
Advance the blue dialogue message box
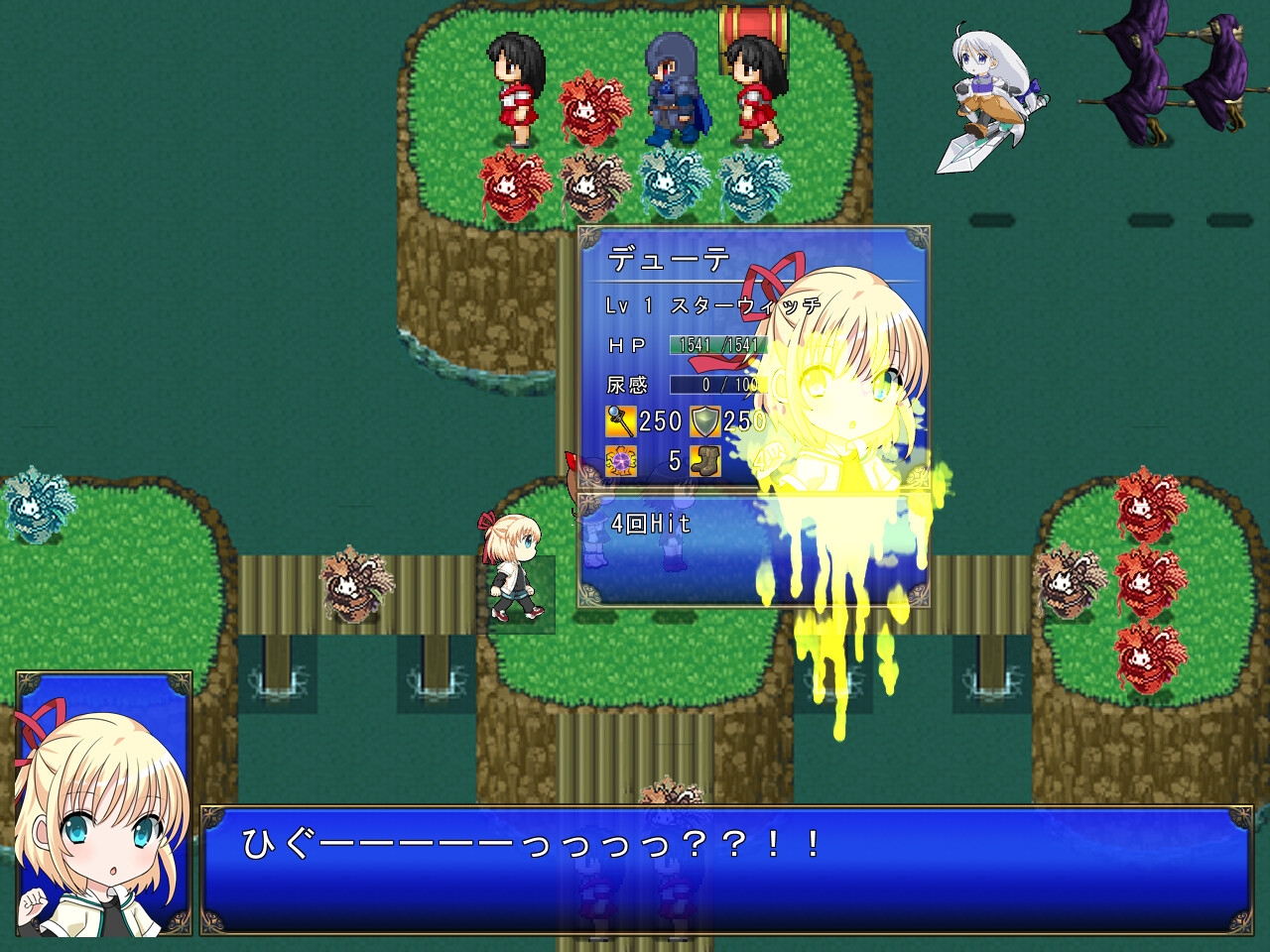[x=724, y=871]
